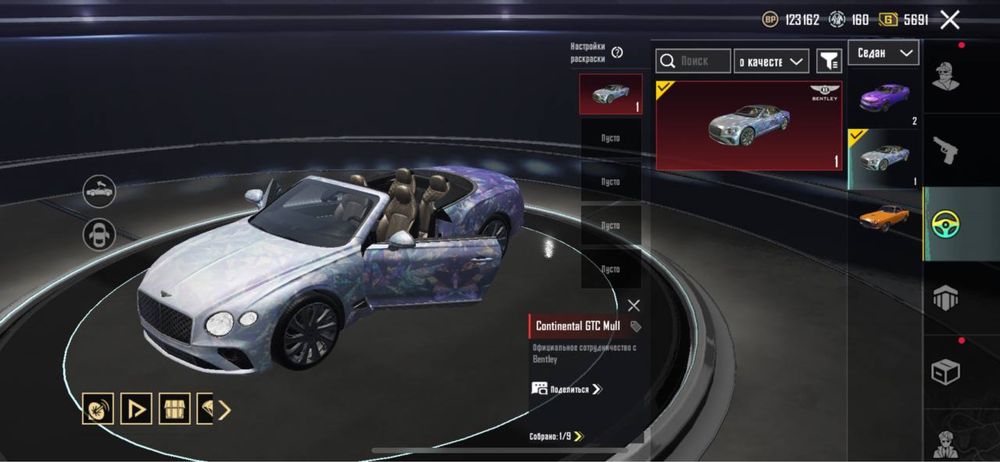The image size is (1000, 462).
Task: Click the play triangle preview button
Action: tap(135, 408)
